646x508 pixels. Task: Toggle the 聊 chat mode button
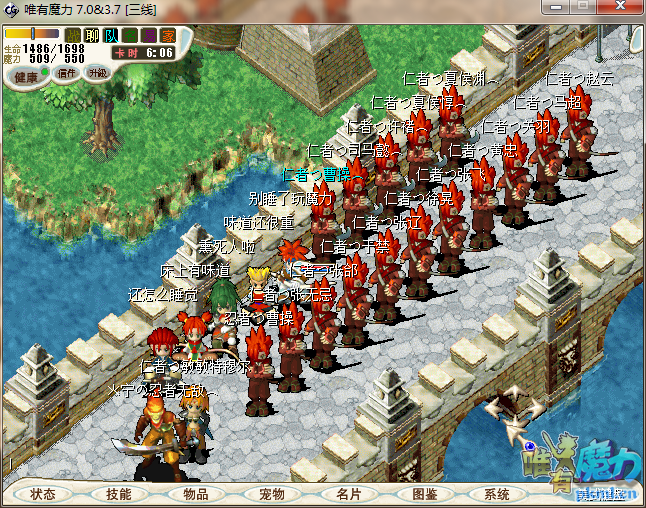92,35
